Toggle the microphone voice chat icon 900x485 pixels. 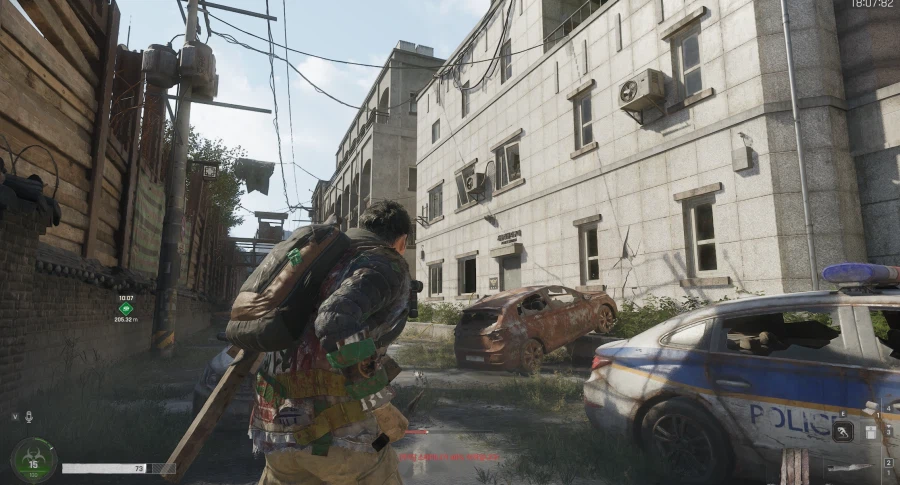click(x=29, y=416)
